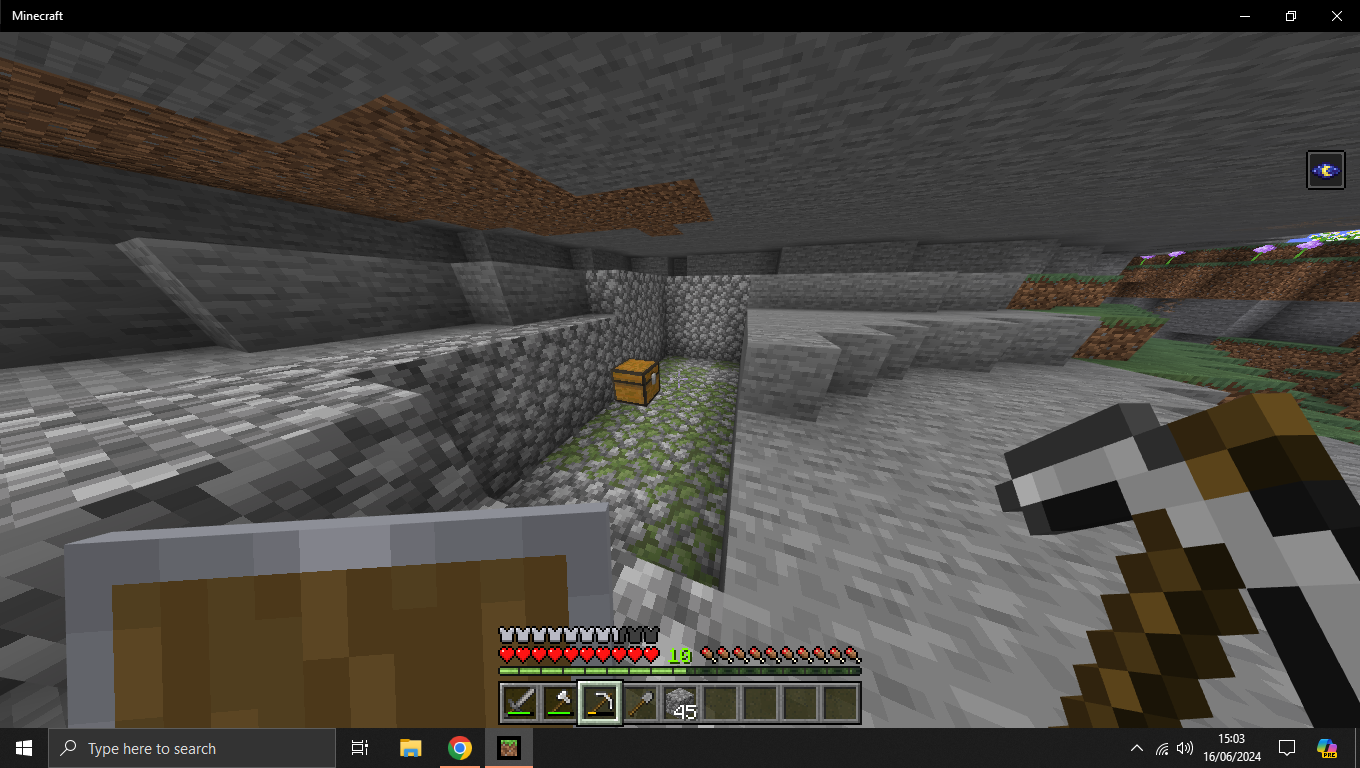Click the Type here to search field
Viewport: 1360px width, 768px height.
pos(190,747)
